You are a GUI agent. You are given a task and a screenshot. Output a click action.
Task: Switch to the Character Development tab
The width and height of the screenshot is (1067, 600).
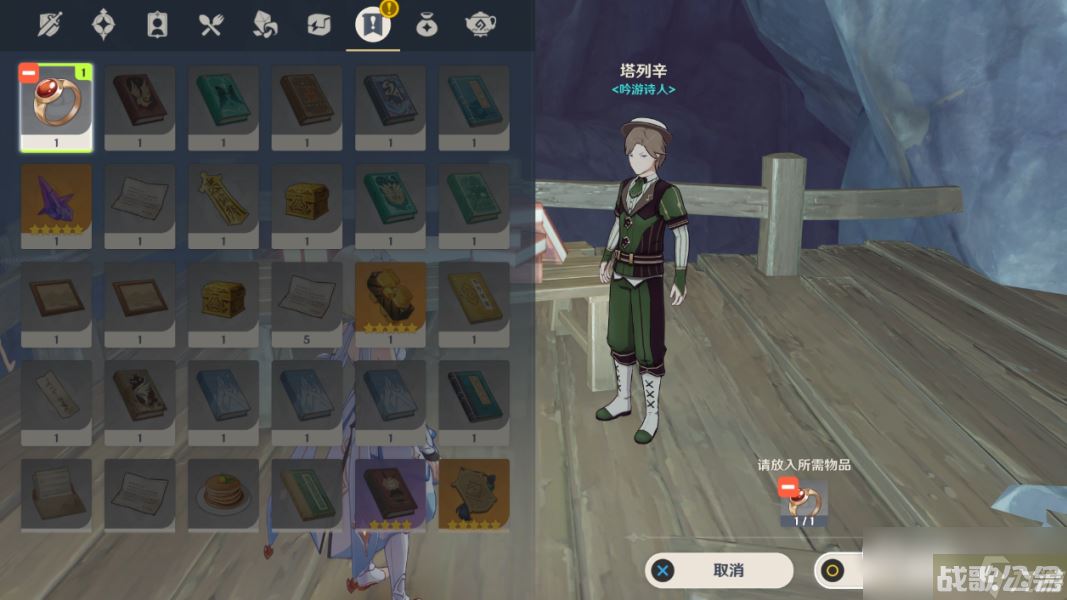point(157,25)
